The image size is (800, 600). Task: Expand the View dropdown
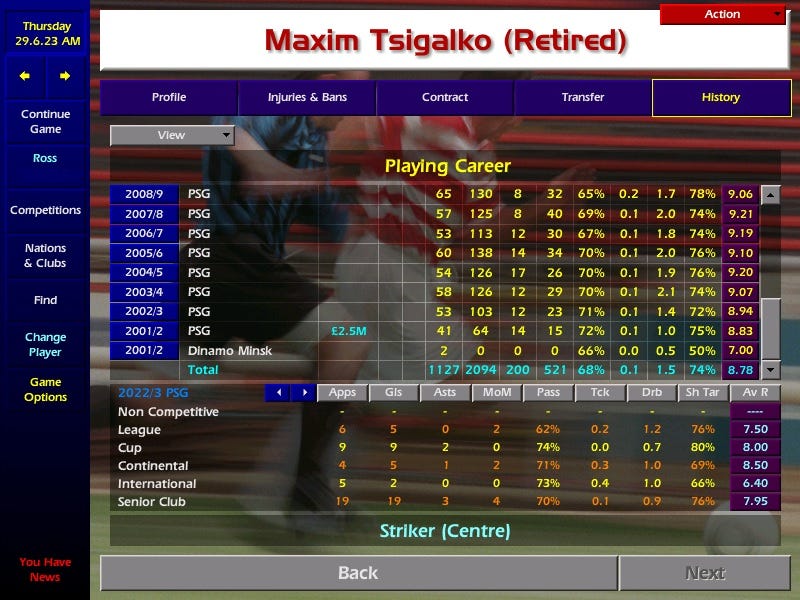[172, 135]
